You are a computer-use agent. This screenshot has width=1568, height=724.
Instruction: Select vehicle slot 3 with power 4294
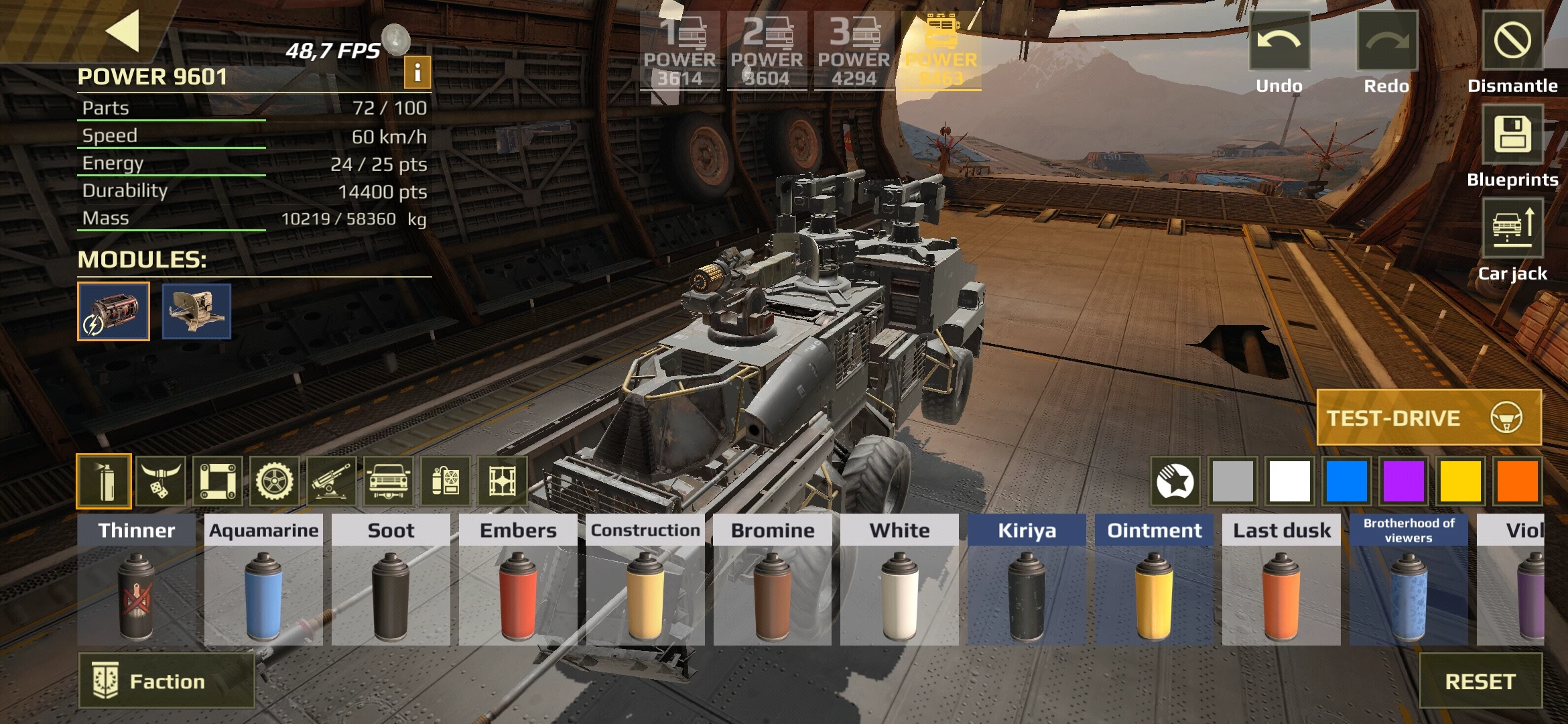pyautogui.click(x=854, y=51)
